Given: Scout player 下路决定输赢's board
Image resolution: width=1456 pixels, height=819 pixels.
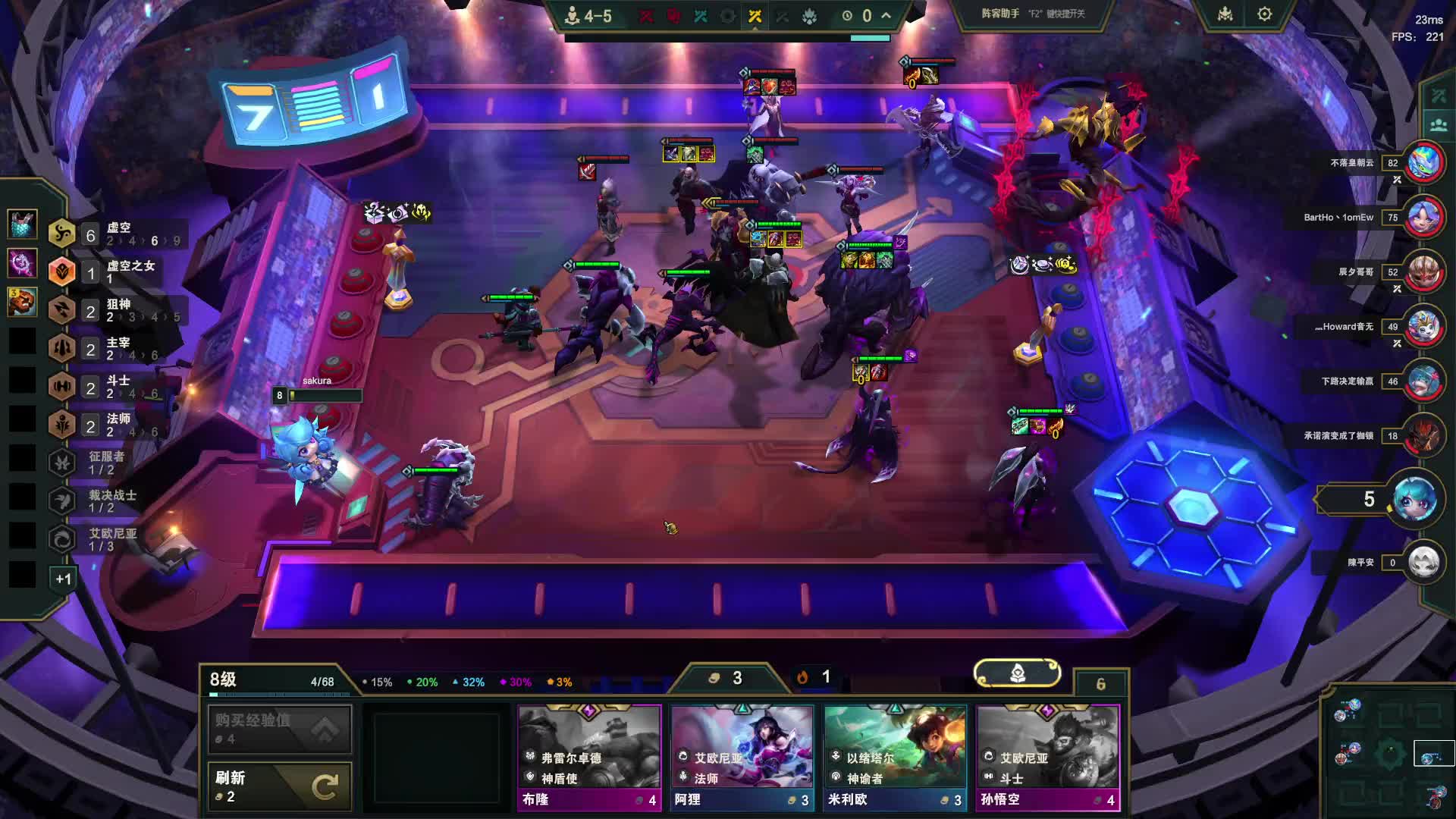Looking at the screenshot, I should pyautogui.click(x=1423, y=381).
